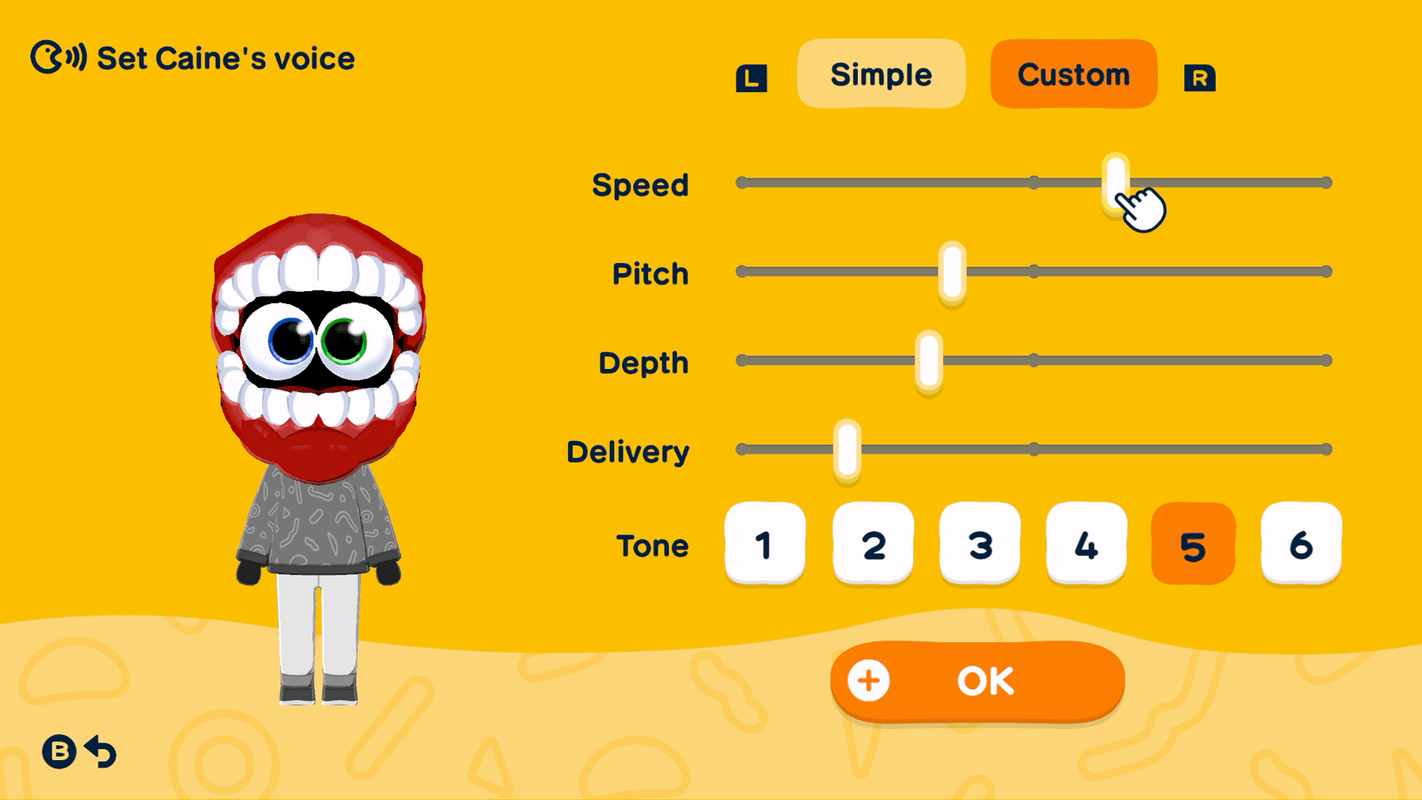Click the Depth slider handle
This screenshot has width=1422, height=800.
[x=931, y=360]
